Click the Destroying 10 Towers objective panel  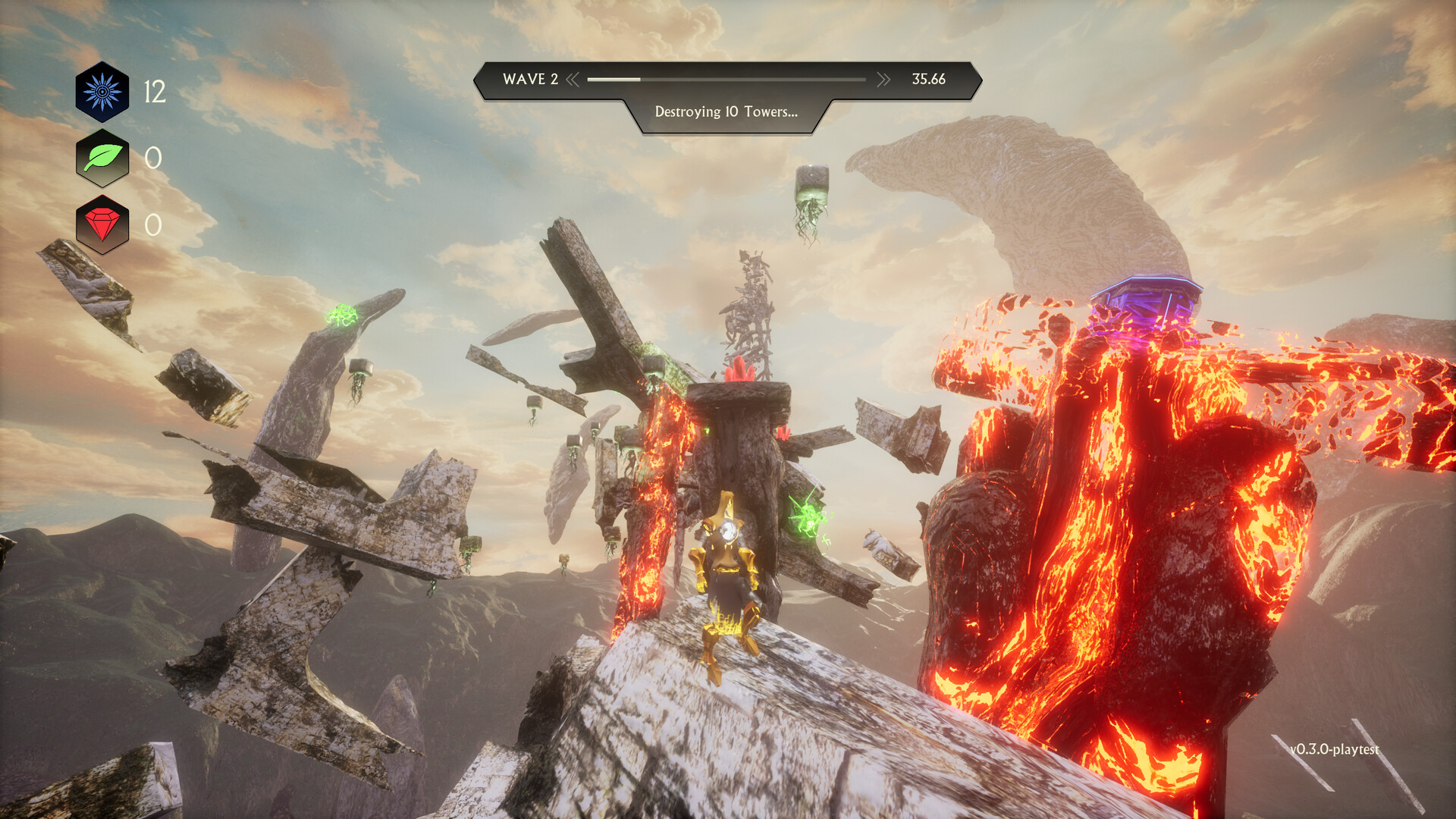coord(726,112)
